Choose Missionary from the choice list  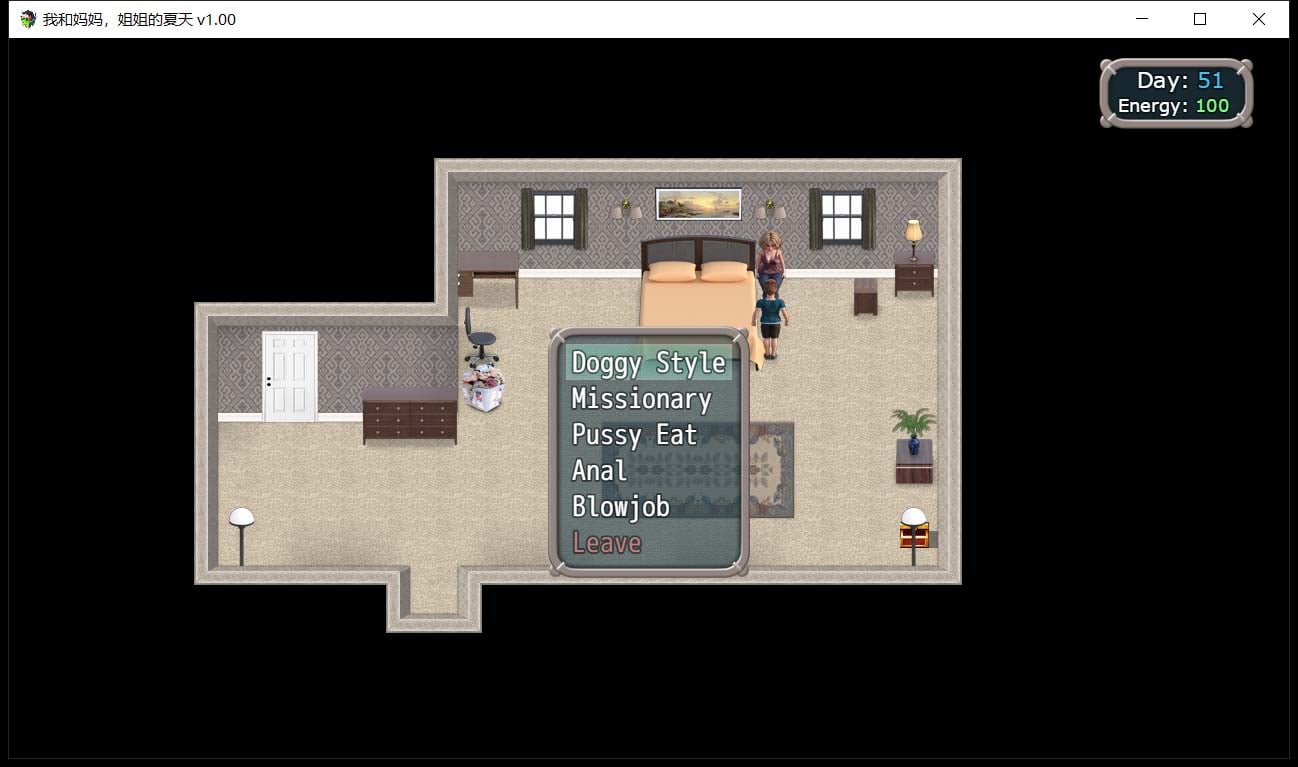click(641, 398)
